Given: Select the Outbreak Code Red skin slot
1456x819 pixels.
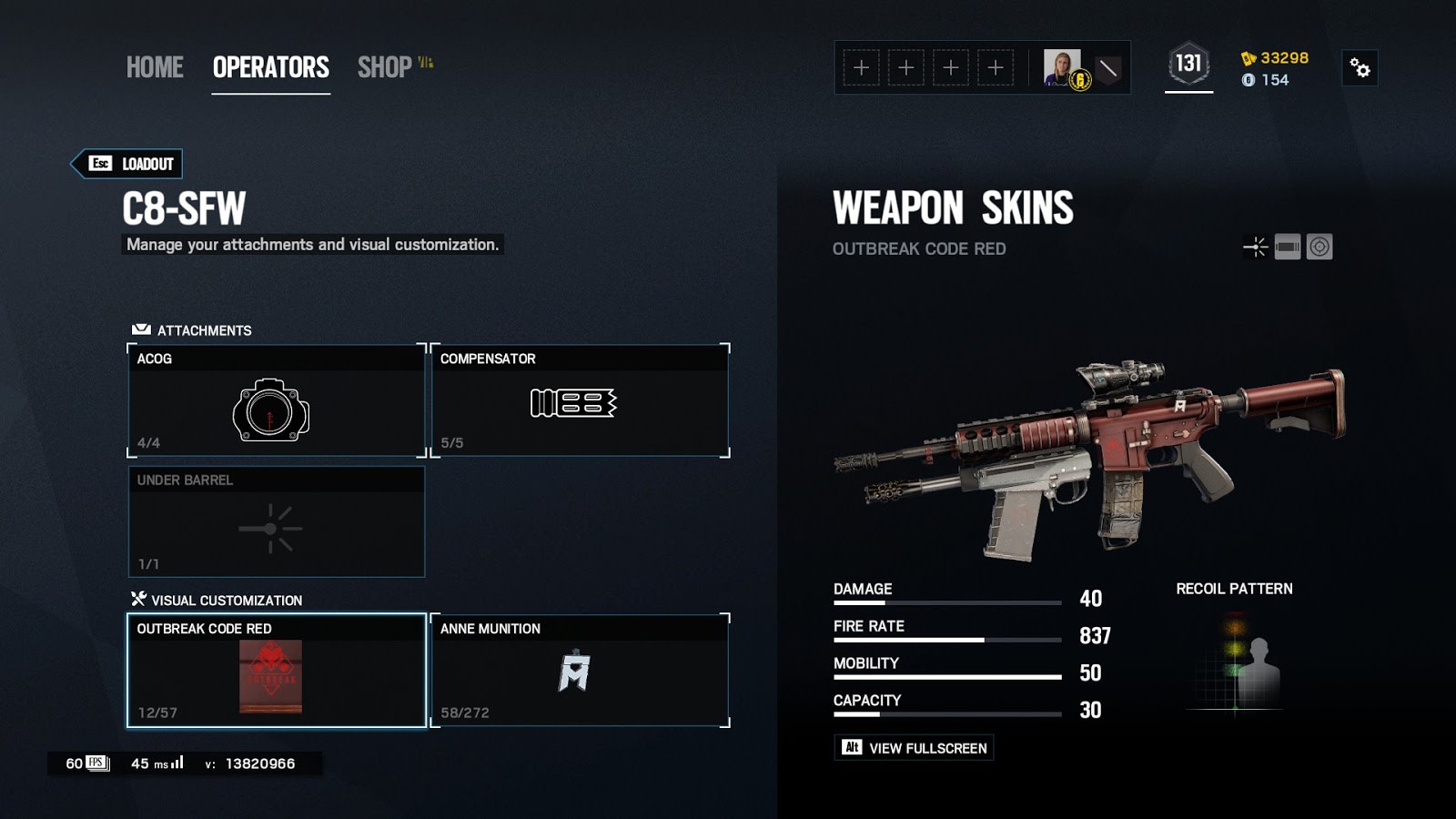Looking at the screenshot, I should coord(276,671).
